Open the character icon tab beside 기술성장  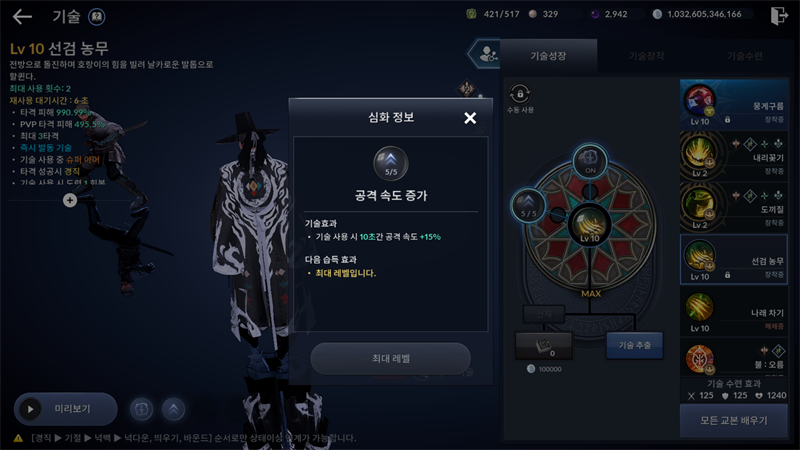click(487, 55)
